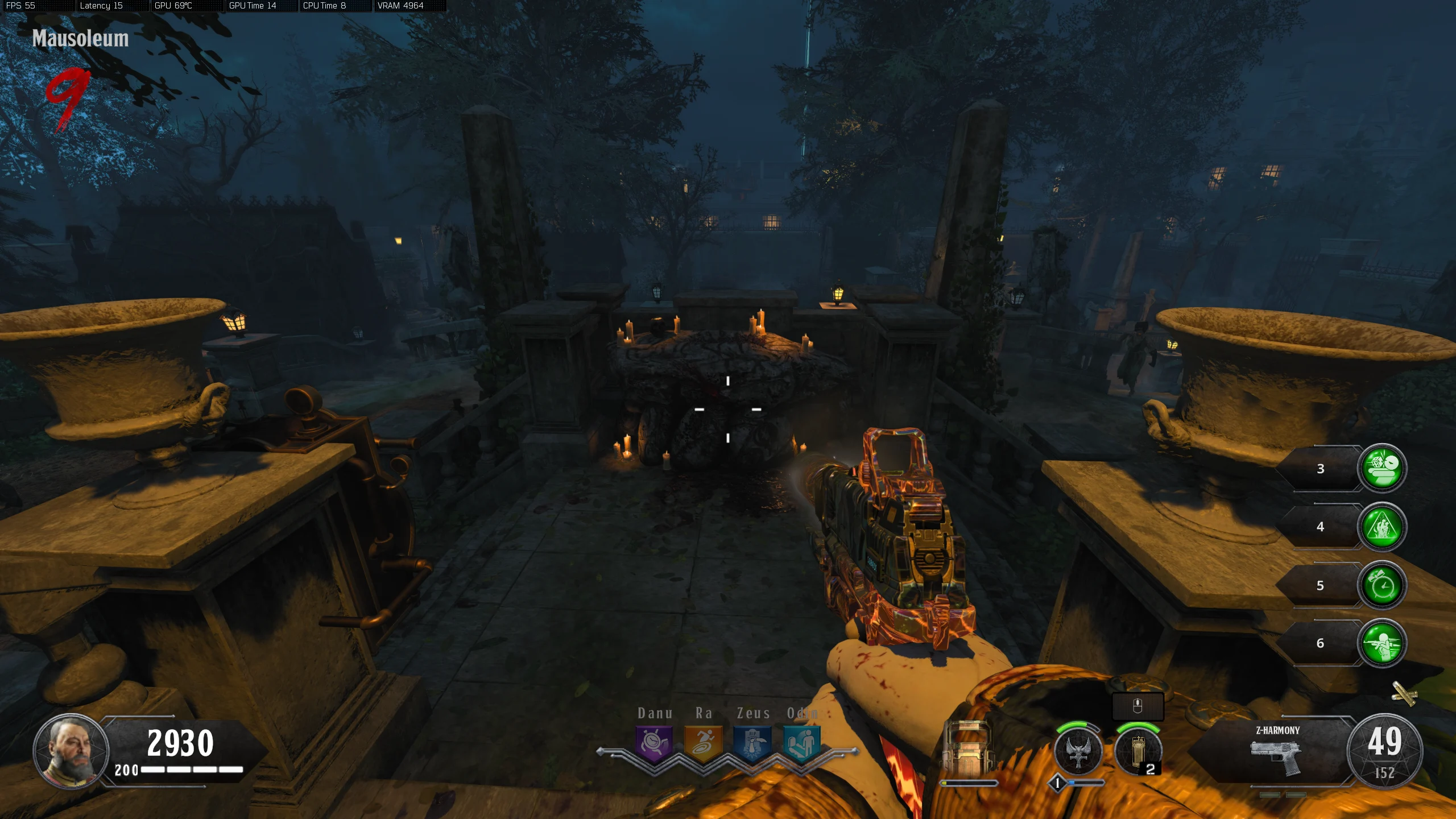Click the crossed bullets icon
Screen dimensions: 1456x819
coord(1404,693)
